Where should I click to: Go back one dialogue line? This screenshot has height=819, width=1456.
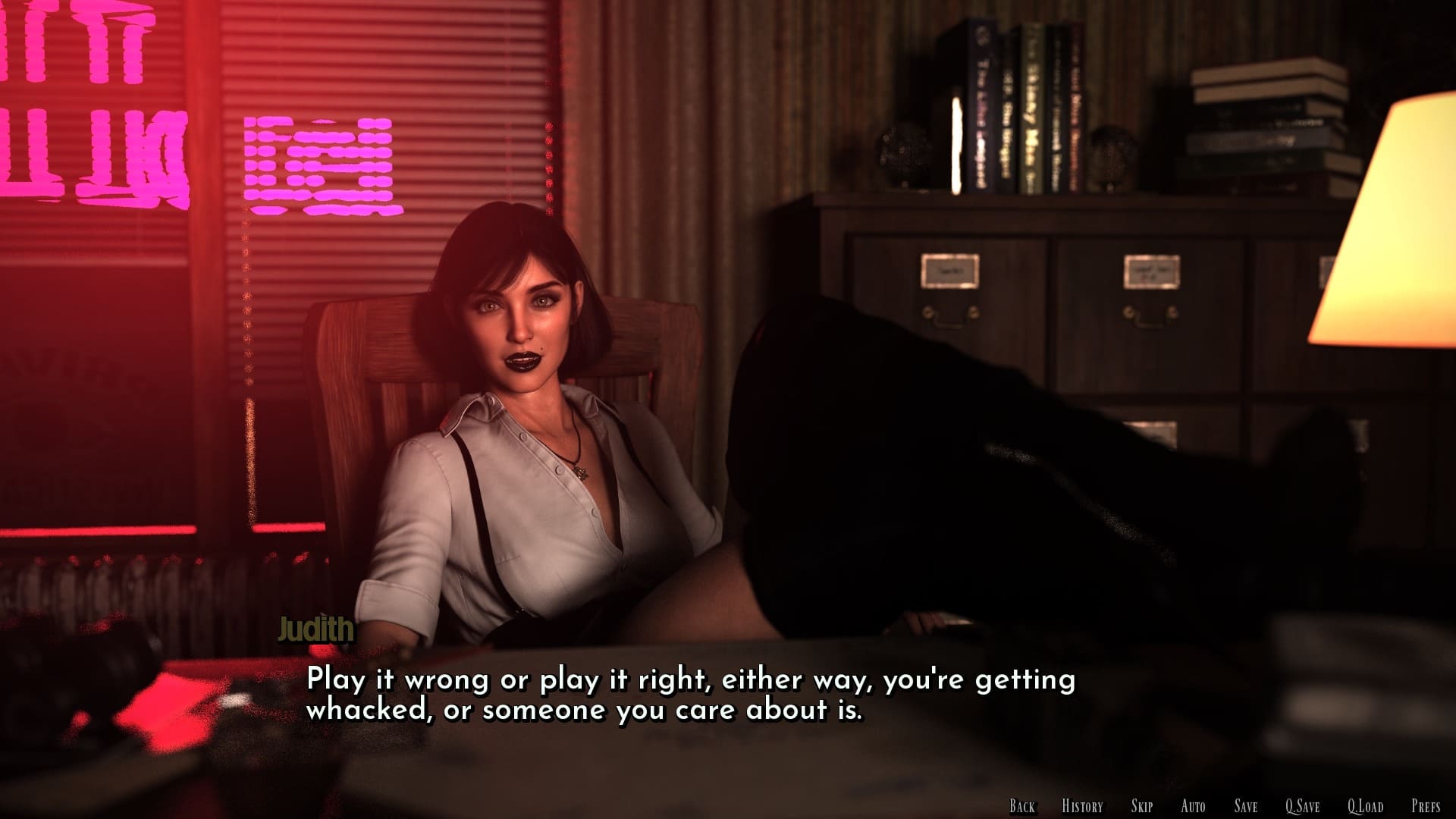1021,806
